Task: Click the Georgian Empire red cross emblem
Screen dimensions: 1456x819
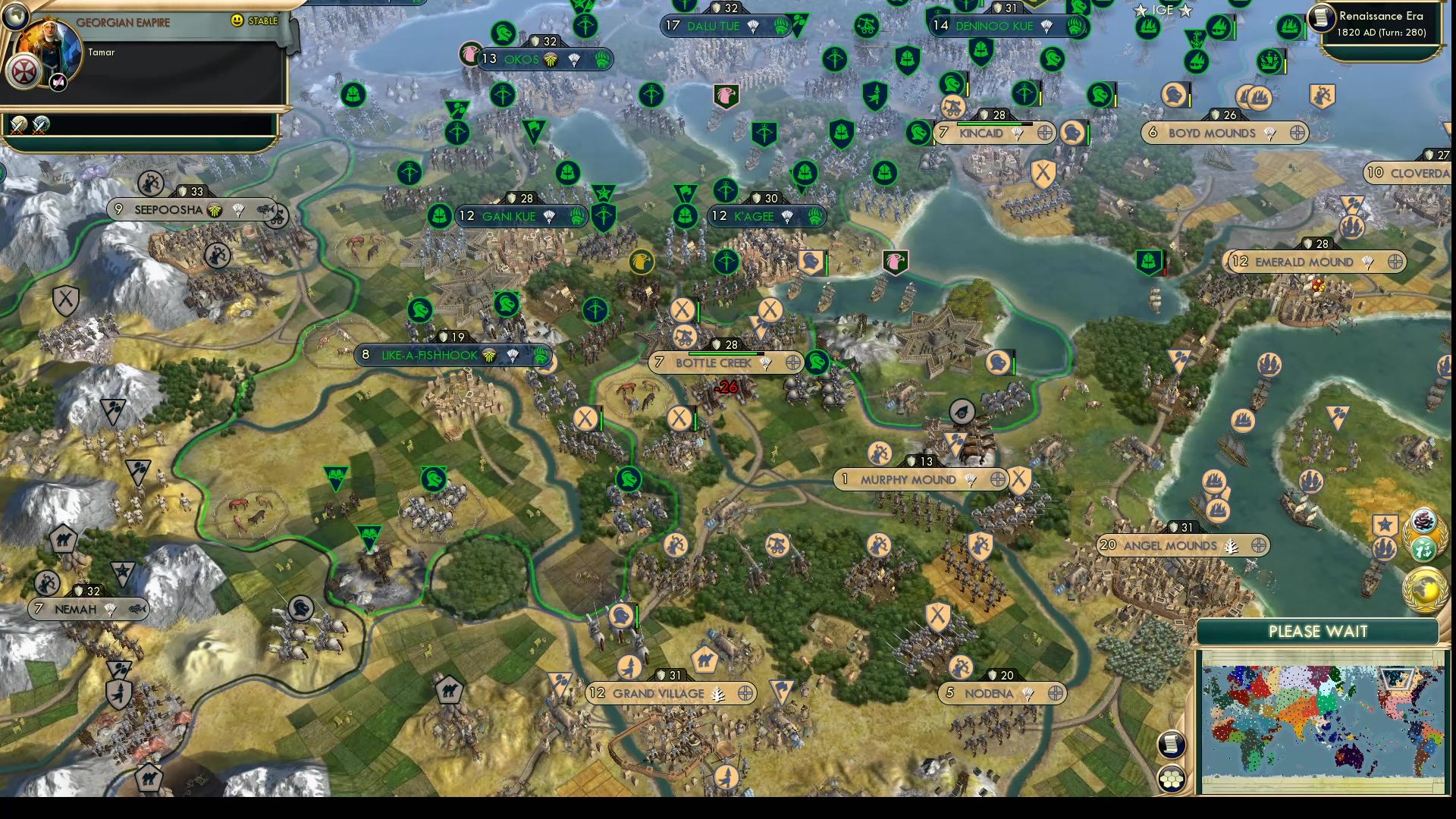Action: [x=25, y=71]
